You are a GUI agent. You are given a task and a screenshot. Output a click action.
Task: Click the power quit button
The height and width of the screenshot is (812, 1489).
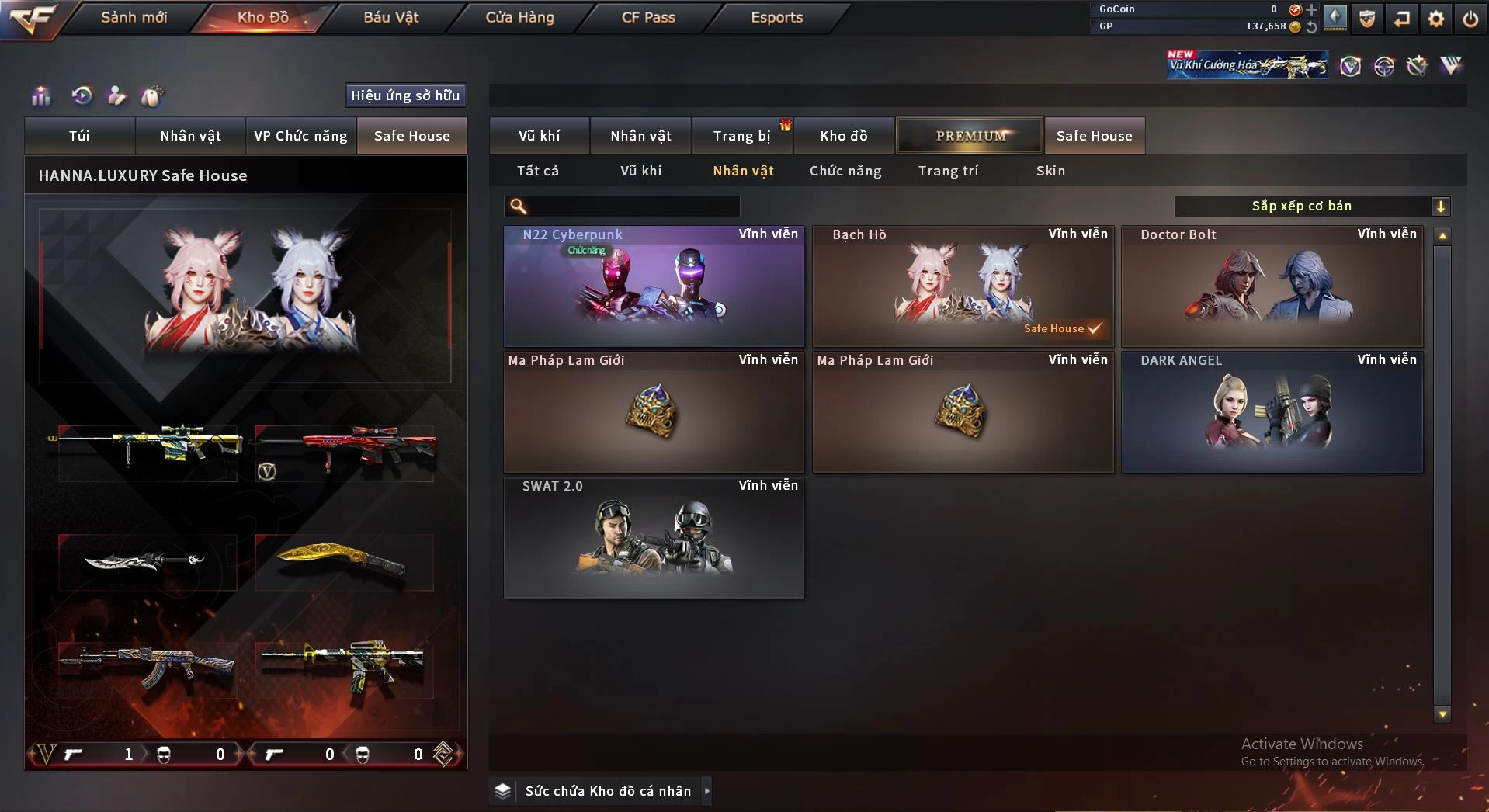(1470, 19)
